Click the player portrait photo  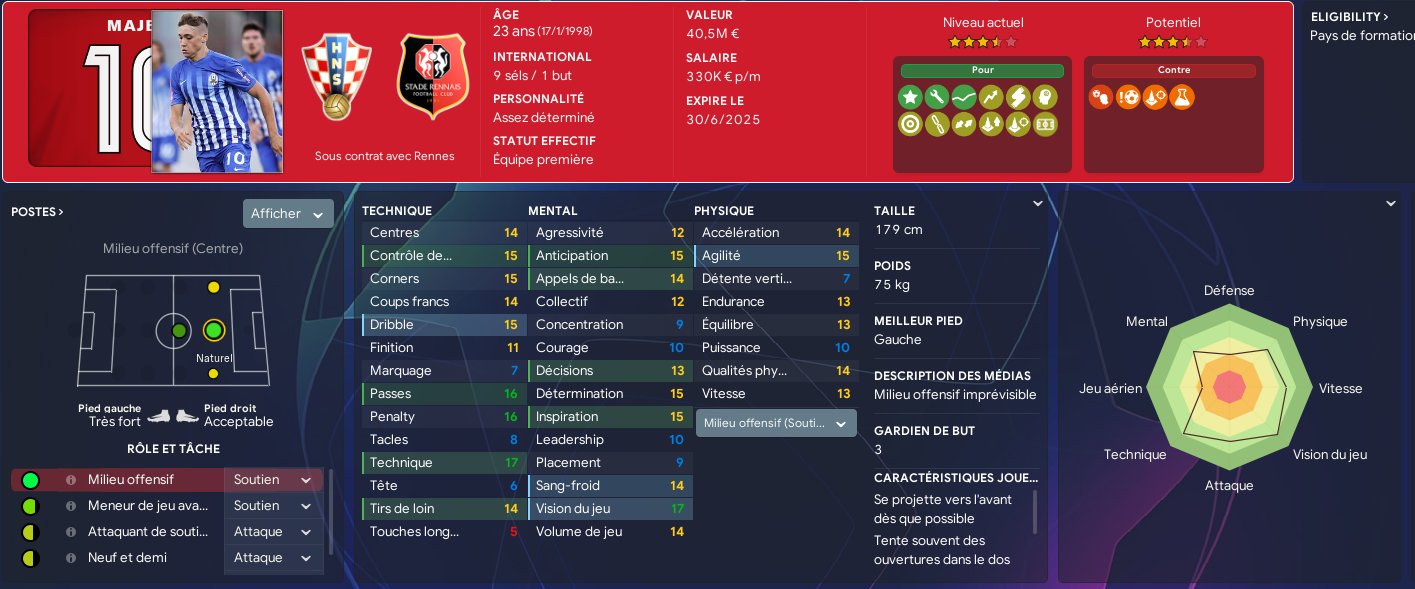tap(217, 91)
